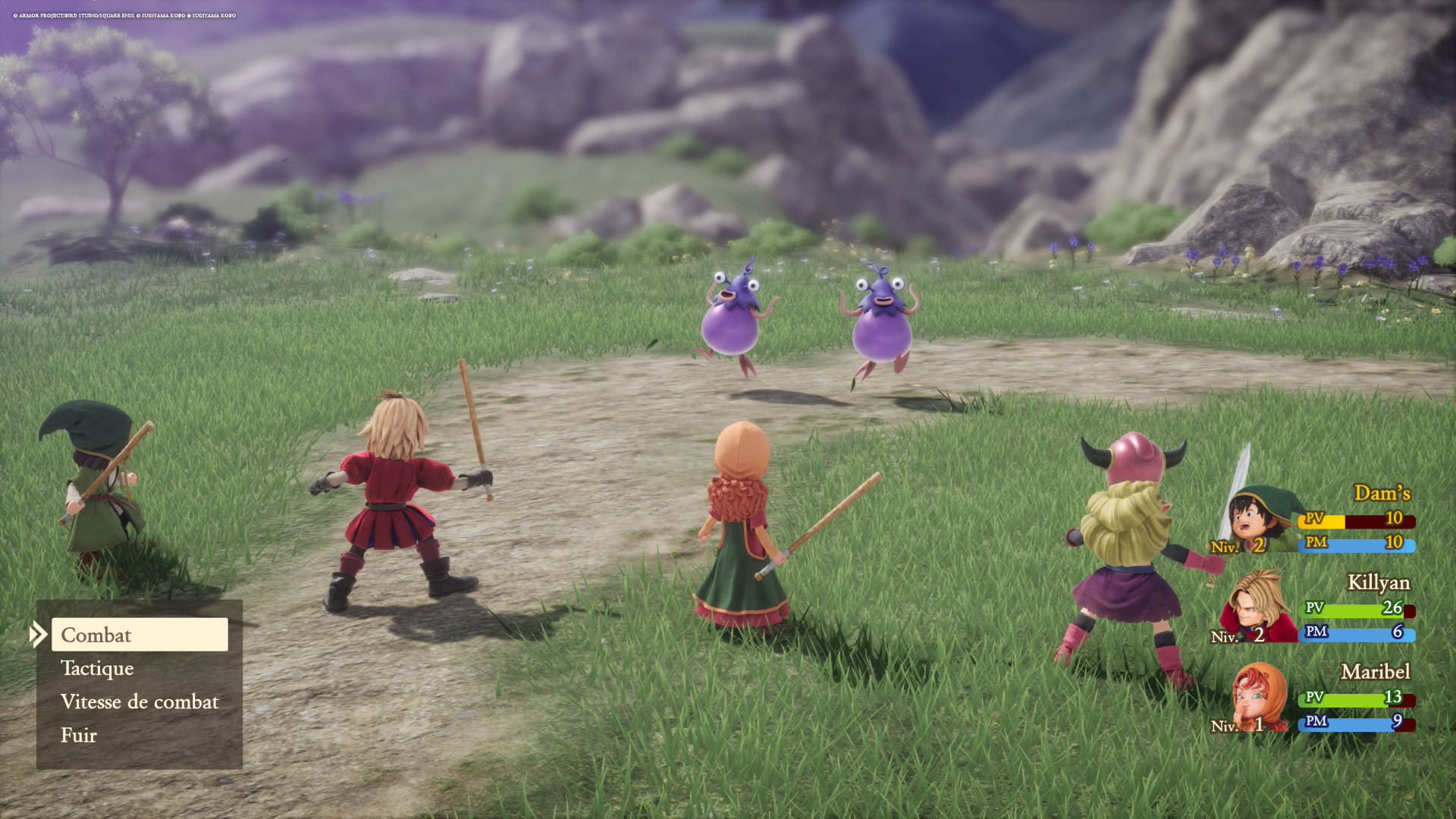The width and height of the screenshot is (1456, 819).
Task: Click Killyan's name in the status panel
Action: pyautogui.click(x=1380, y=583)
